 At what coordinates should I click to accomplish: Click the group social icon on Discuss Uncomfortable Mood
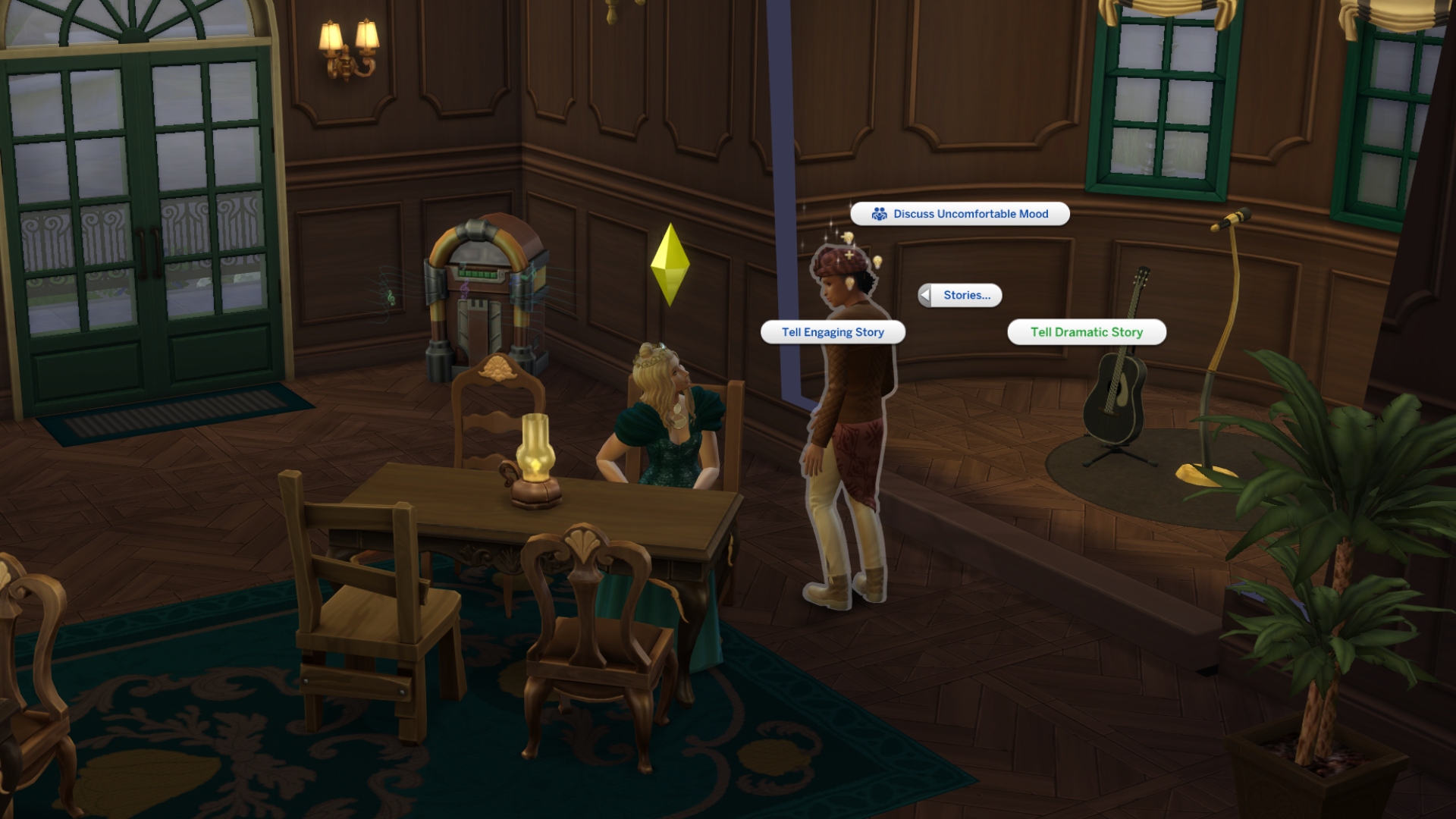880,214
